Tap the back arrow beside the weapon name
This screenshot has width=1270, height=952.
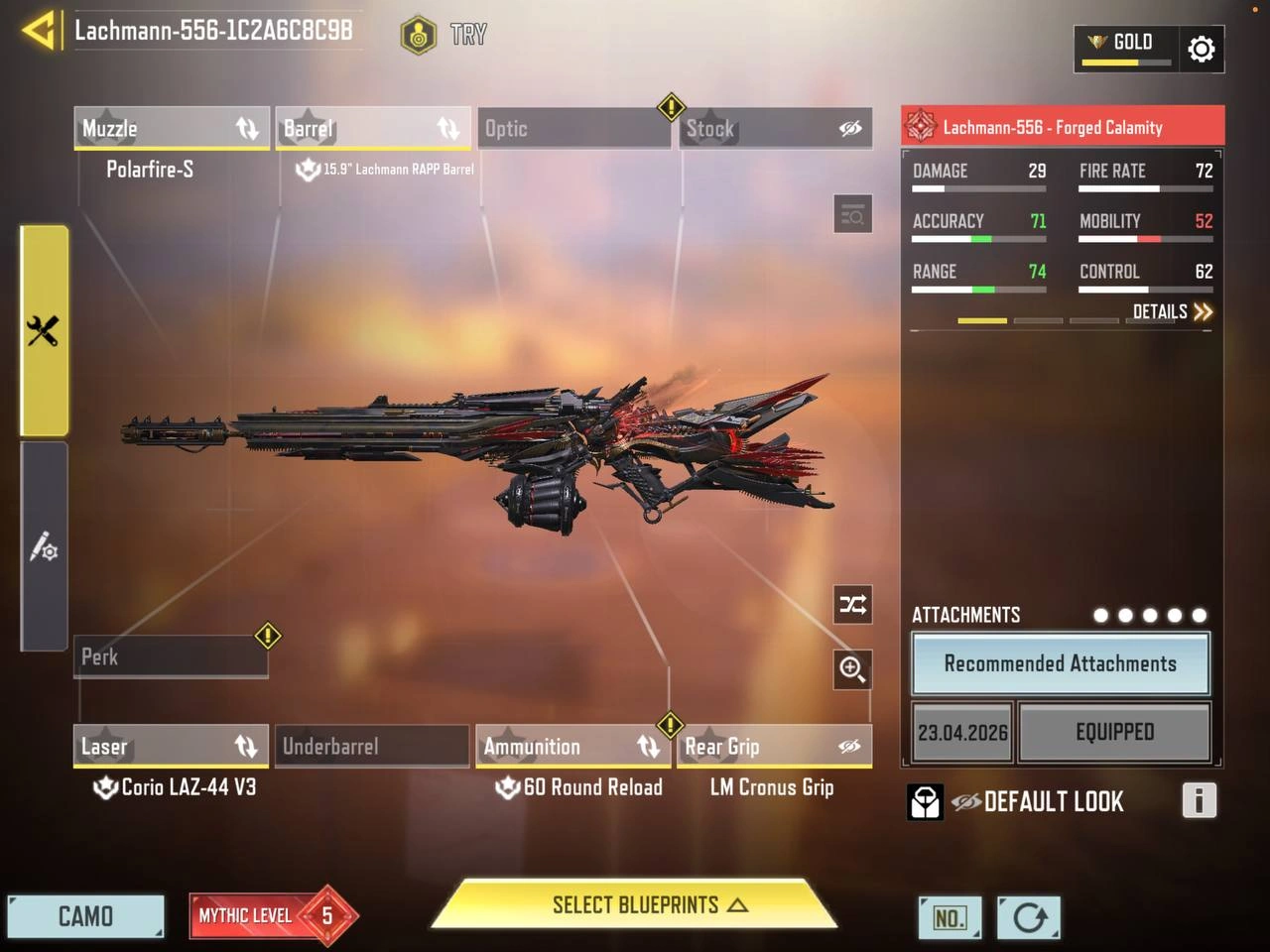pos(36,30)
